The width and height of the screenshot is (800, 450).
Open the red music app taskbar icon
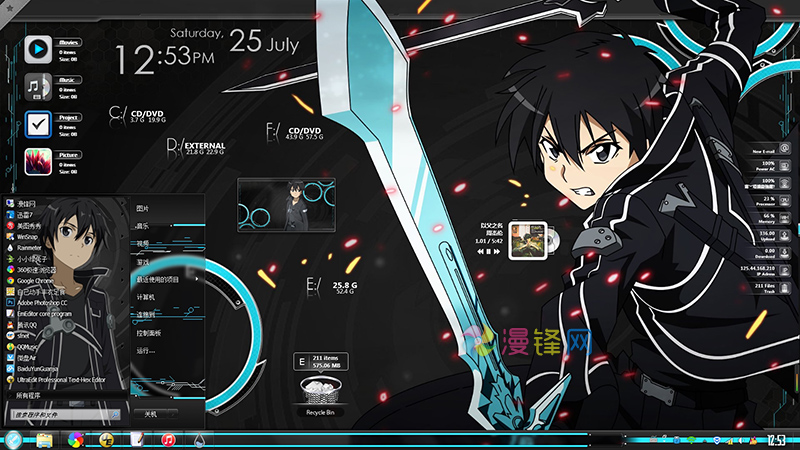[169, 439]
